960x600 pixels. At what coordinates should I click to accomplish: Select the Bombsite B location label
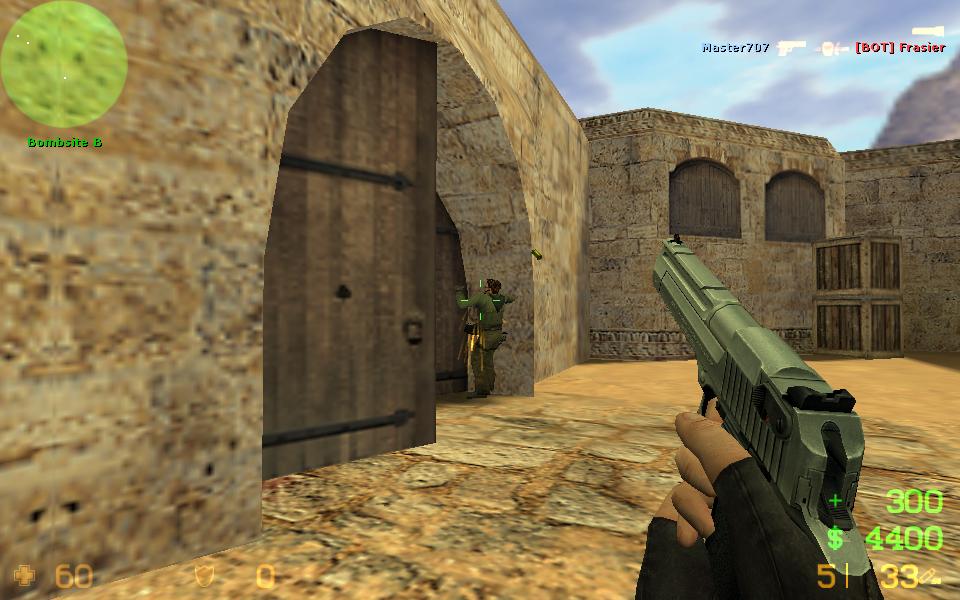click(65, 142)
